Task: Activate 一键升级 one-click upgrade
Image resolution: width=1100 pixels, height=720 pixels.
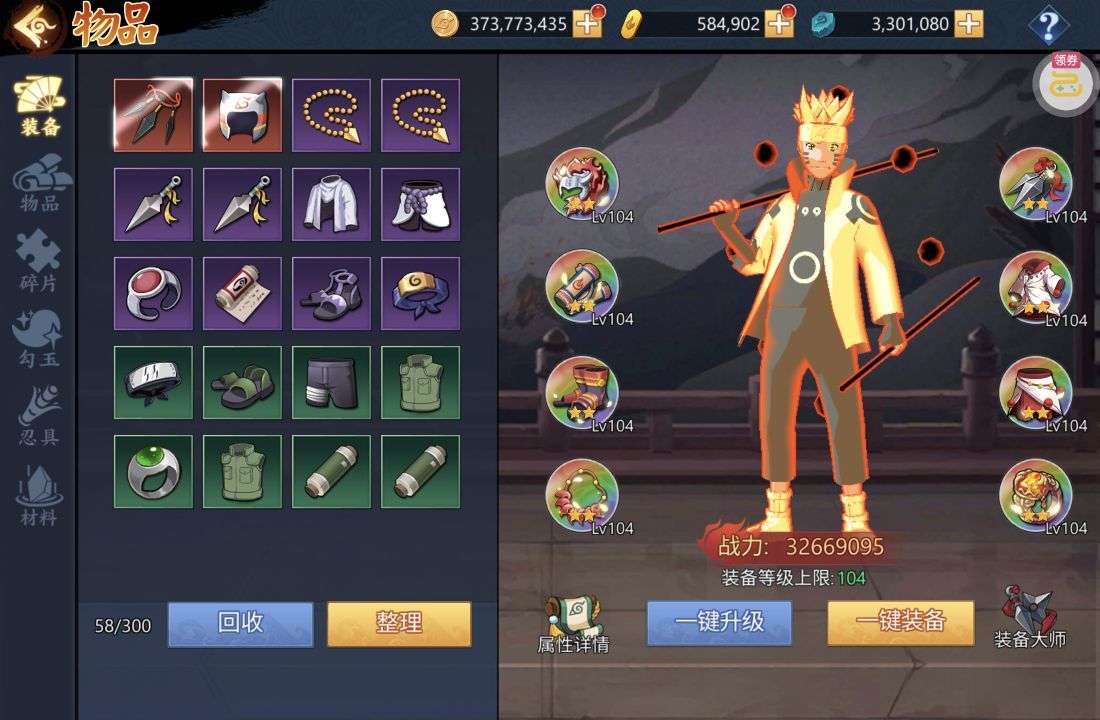Action: click(719, 622)
